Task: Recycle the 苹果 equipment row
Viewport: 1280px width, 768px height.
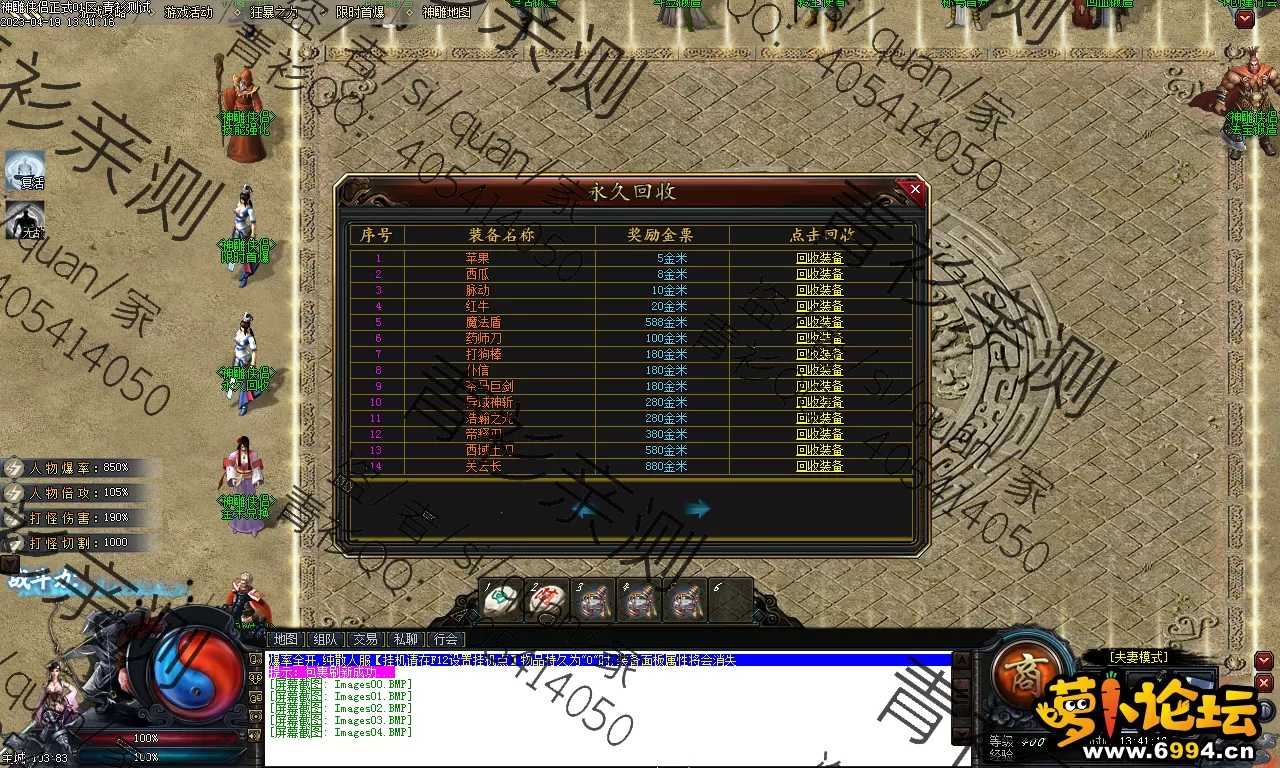Action: (819, 258)
